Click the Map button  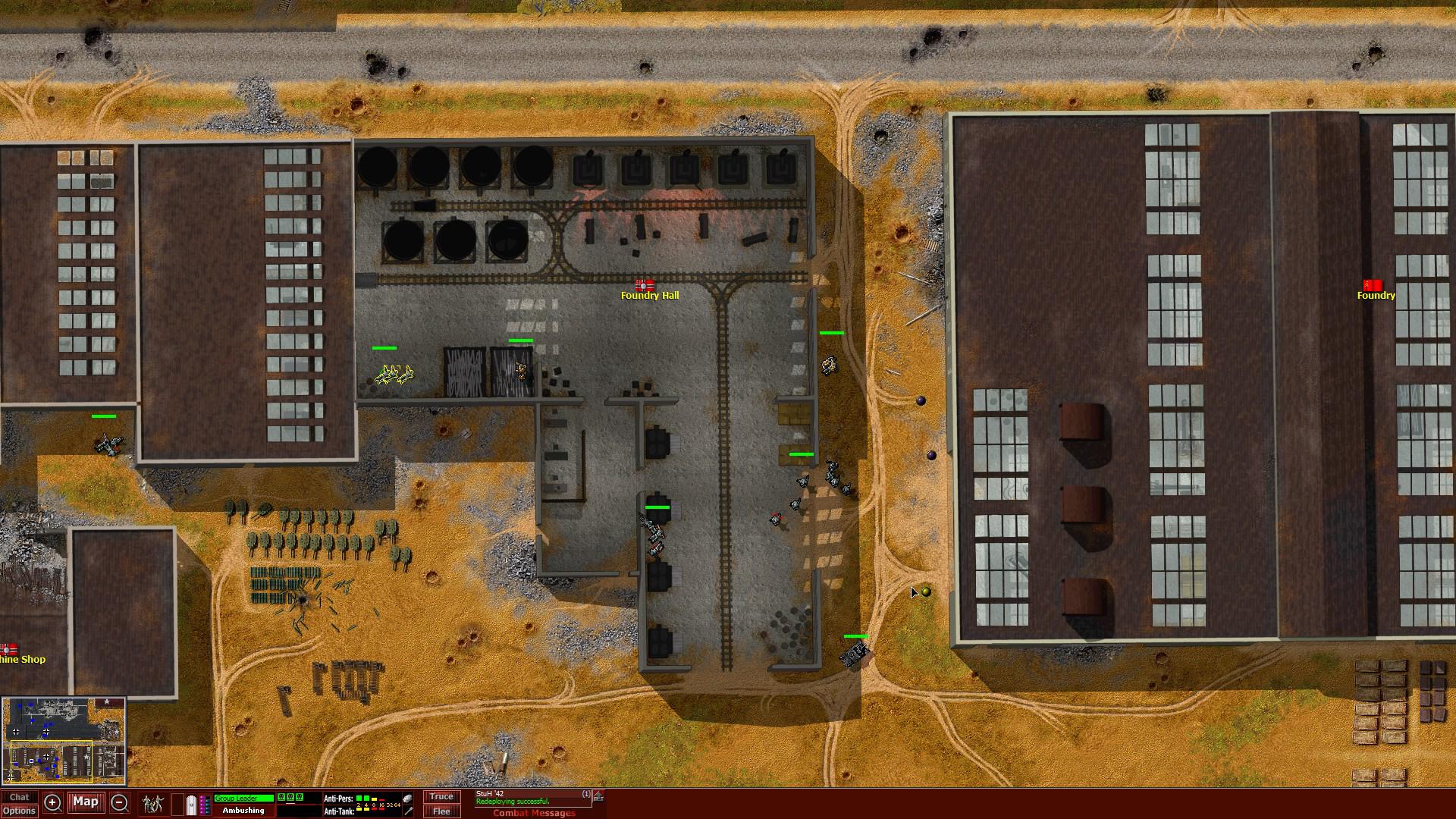click(x=85, y=802)
